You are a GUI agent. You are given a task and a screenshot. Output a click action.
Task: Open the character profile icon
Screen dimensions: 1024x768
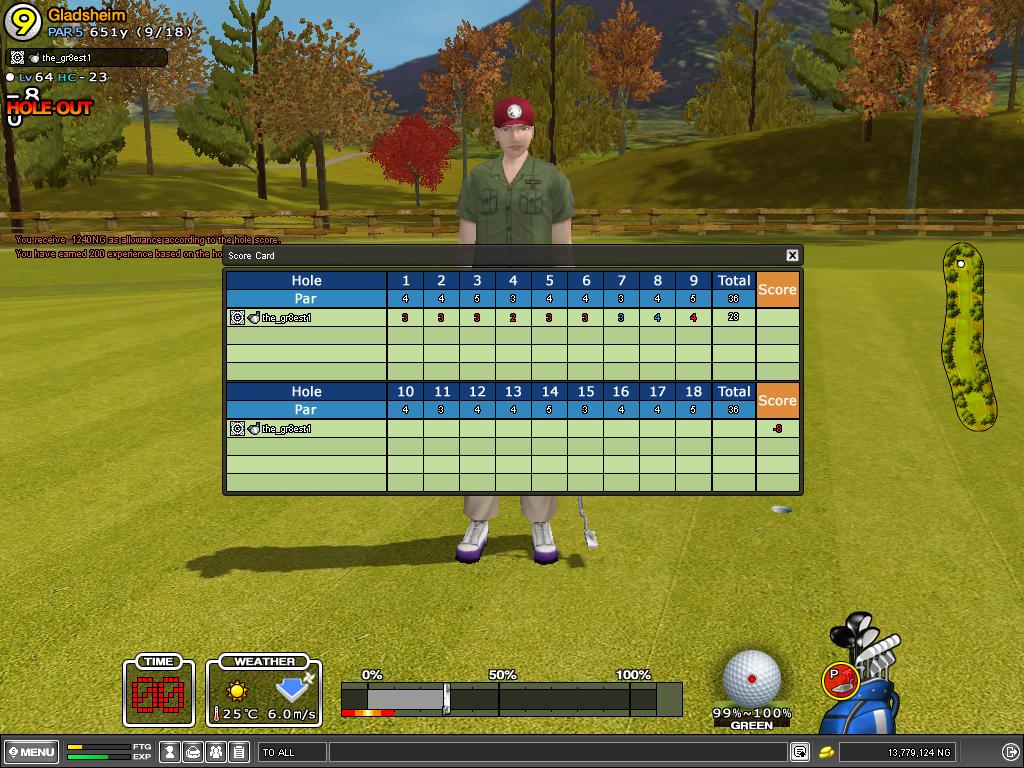click(x=171, y=752)
